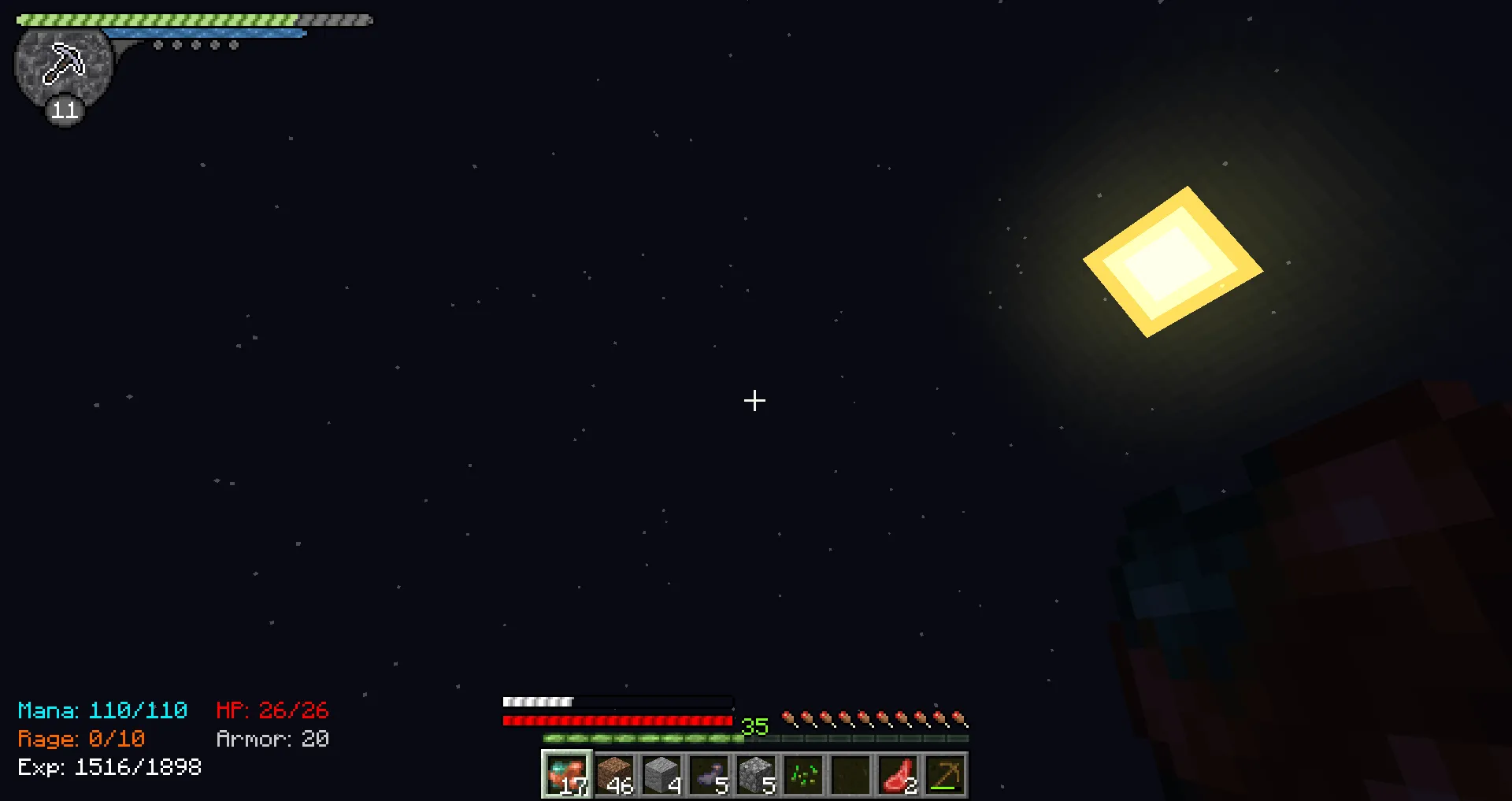Select the purple item in slot four
The image size is (1512, 801).
click(709, 776)
